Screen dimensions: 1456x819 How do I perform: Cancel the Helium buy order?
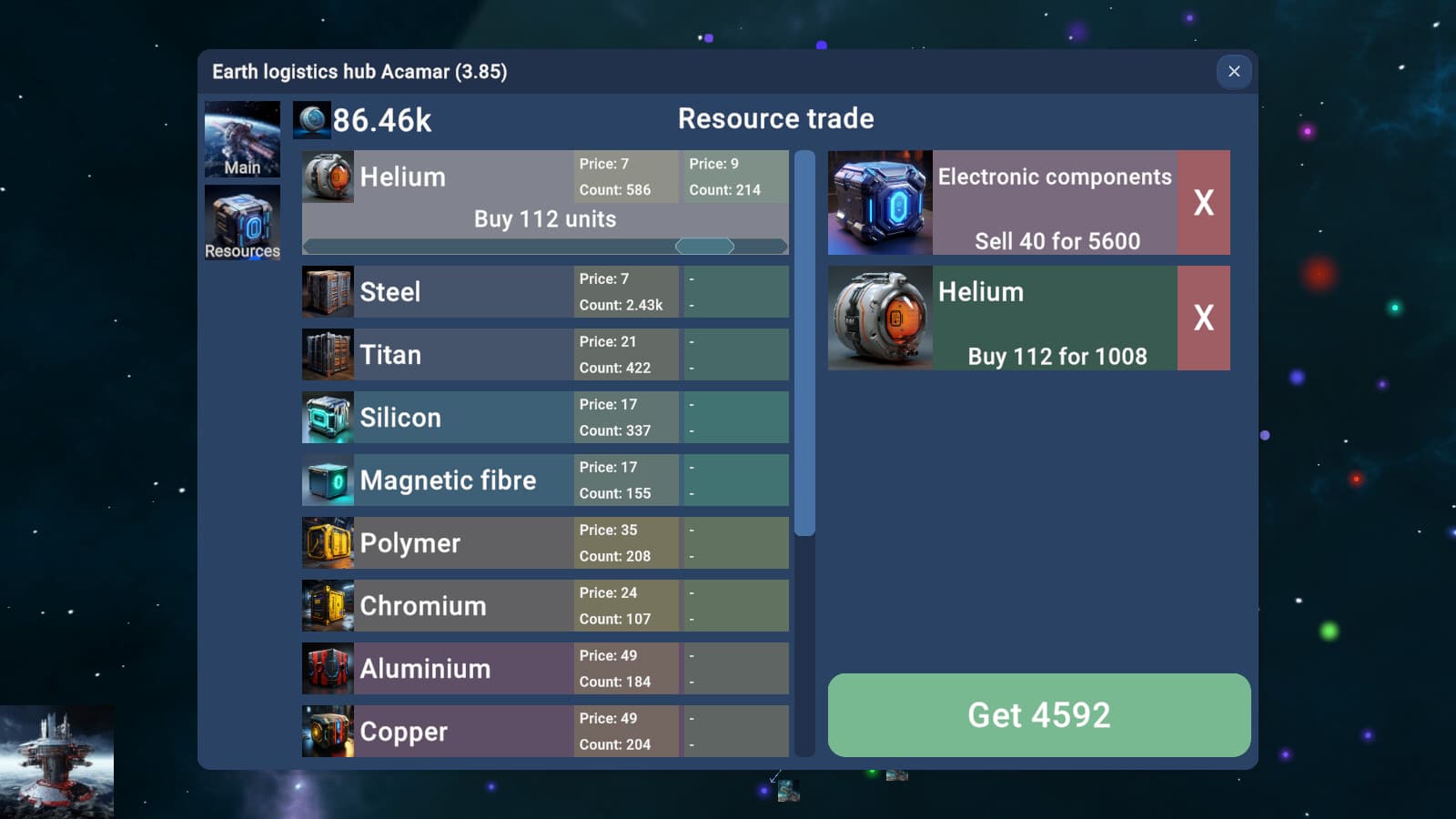tap(1203, 318)
